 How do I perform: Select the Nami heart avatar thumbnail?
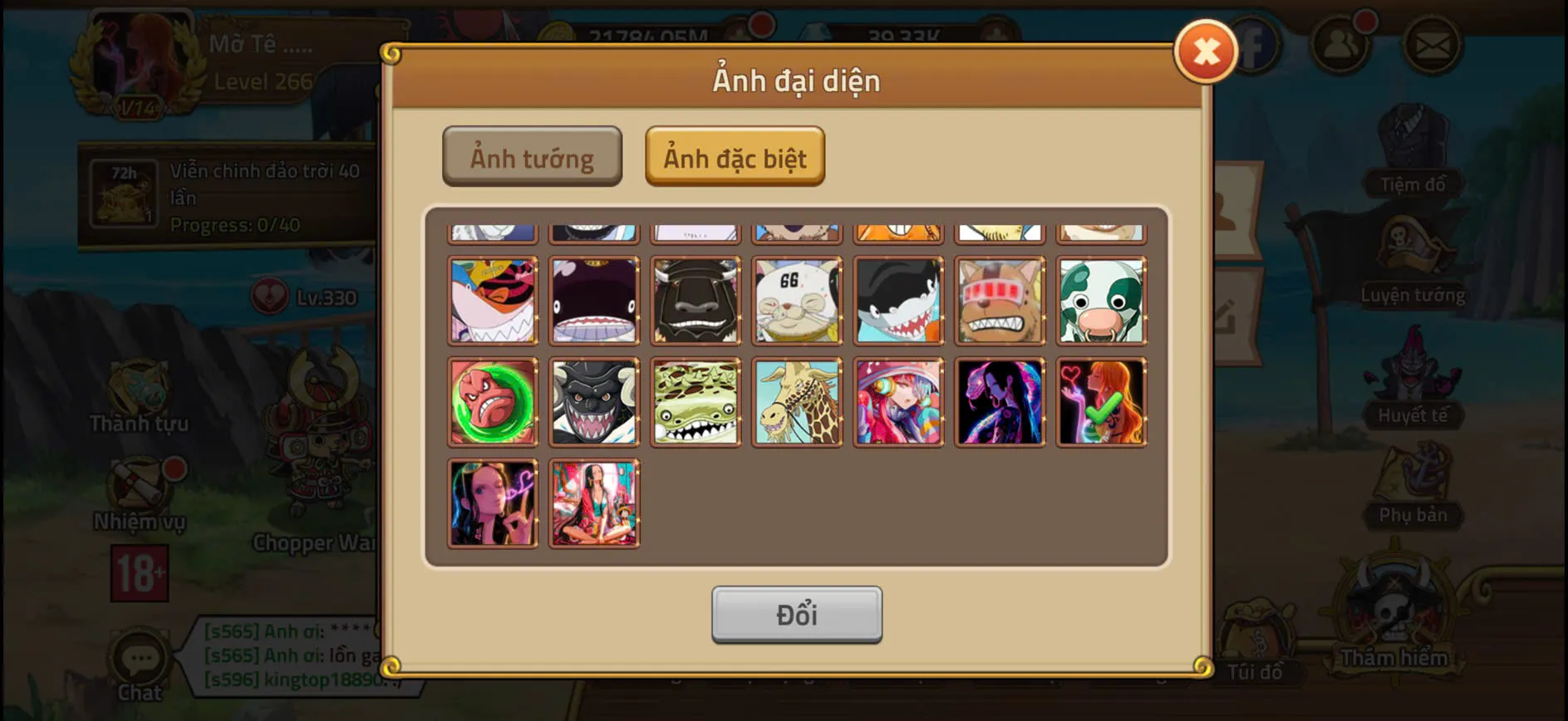(x=1101, y=403)
